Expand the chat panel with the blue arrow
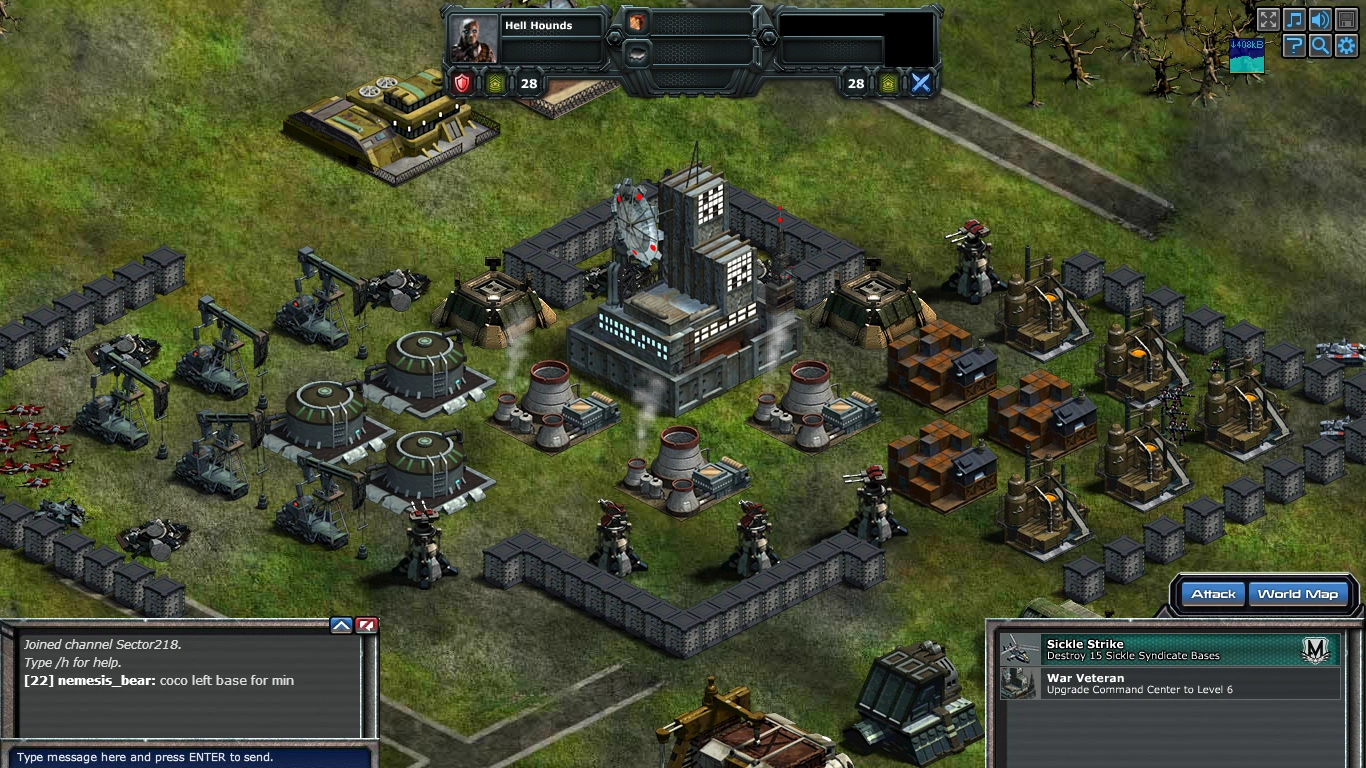The image size is (1366, 768). (x=340, y=624)
